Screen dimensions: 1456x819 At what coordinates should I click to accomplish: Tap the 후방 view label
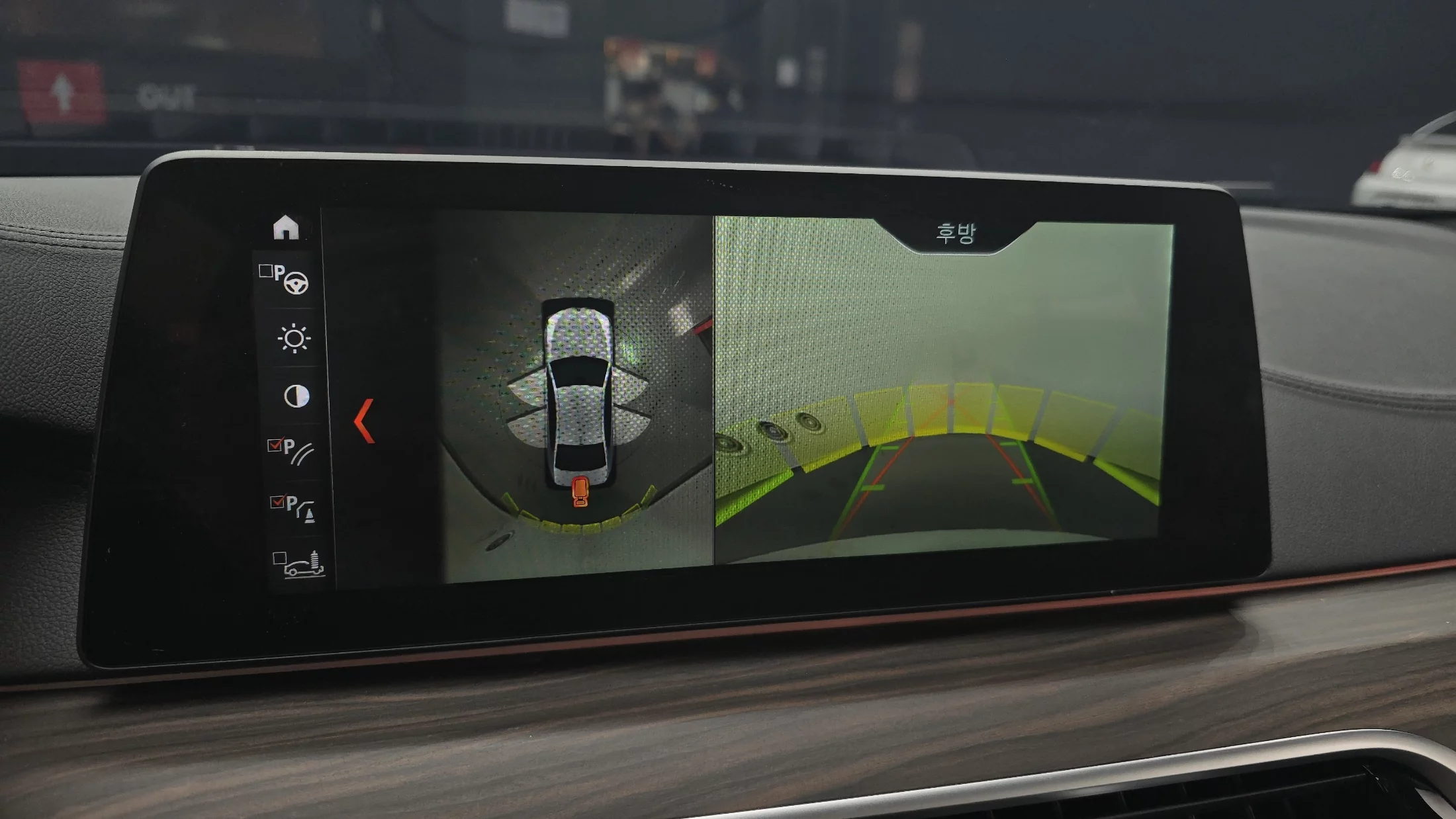click(955, 234)
